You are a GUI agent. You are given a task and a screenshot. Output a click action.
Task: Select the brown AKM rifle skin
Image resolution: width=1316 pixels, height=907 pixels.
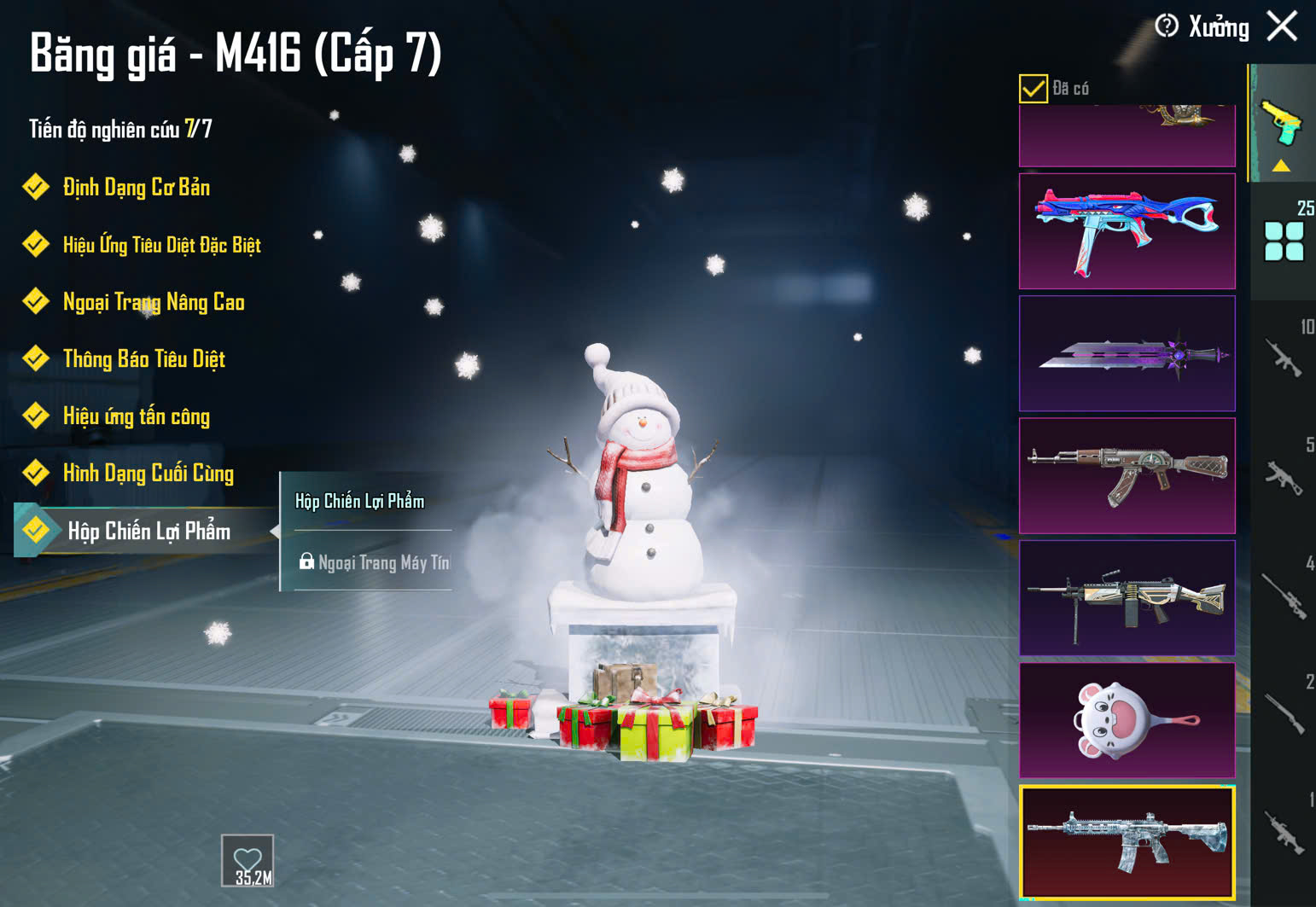click(x=1127, y=475)
